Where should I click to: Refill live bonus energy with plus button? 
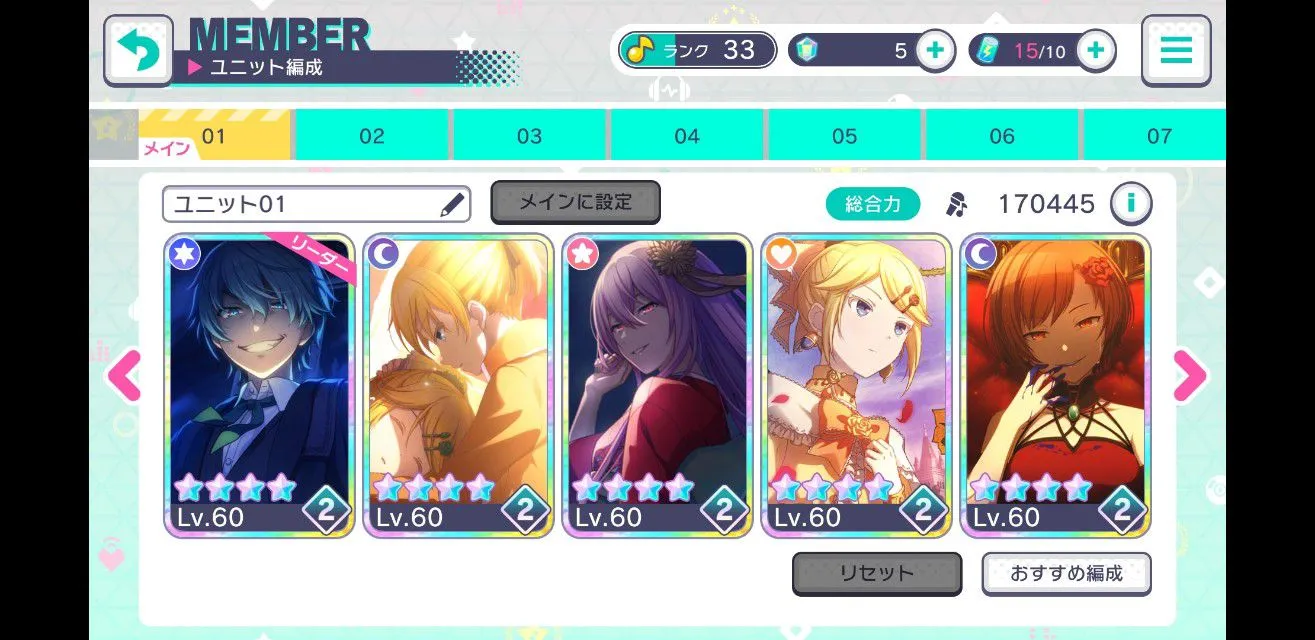1095,50
